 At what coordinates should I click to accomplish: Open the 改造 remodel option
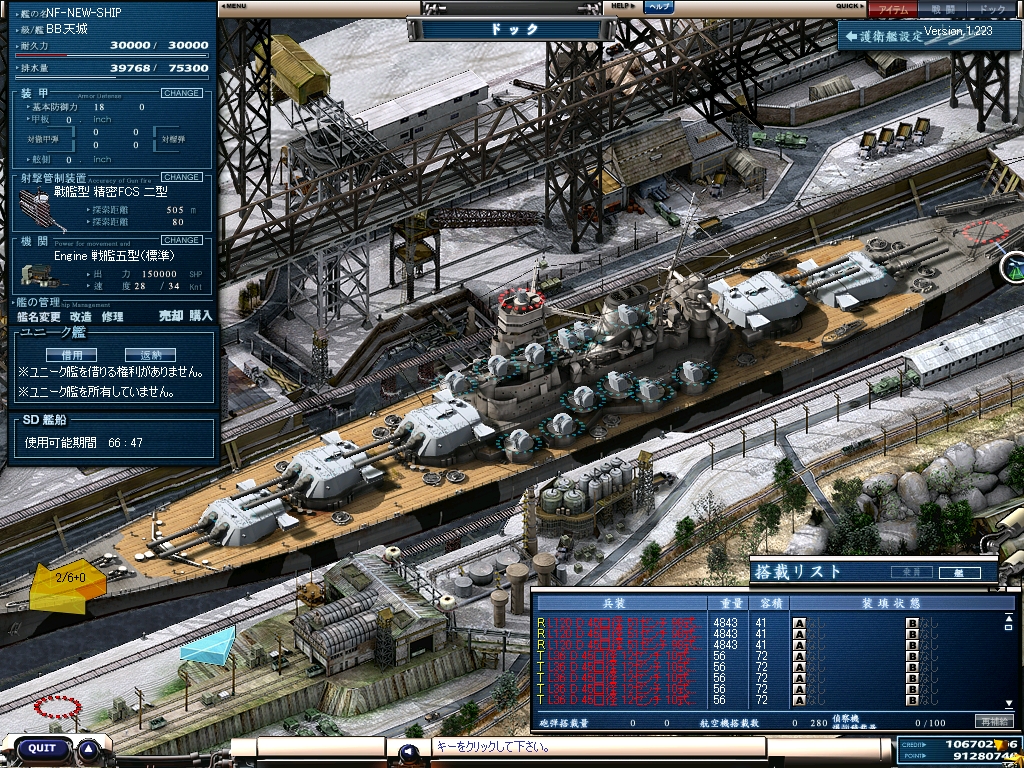(81, 316)
